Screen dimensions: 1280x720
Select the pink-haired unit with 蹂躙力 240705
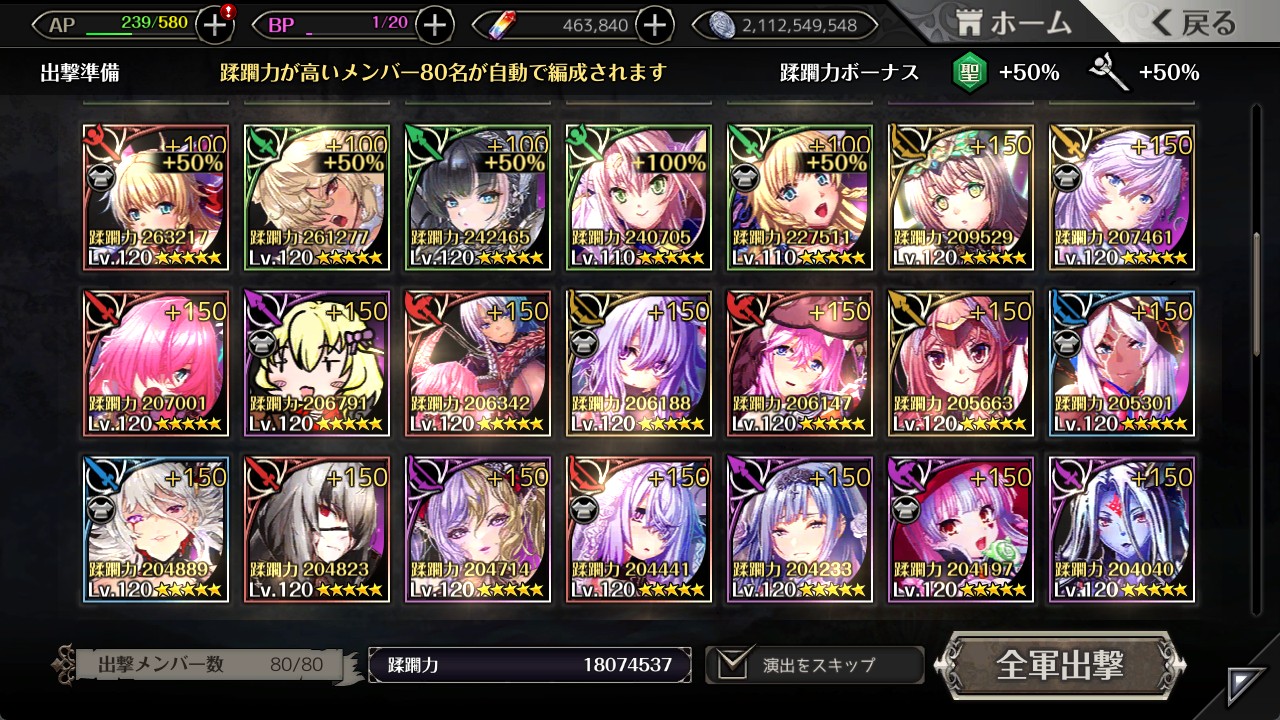coord(639,197)
